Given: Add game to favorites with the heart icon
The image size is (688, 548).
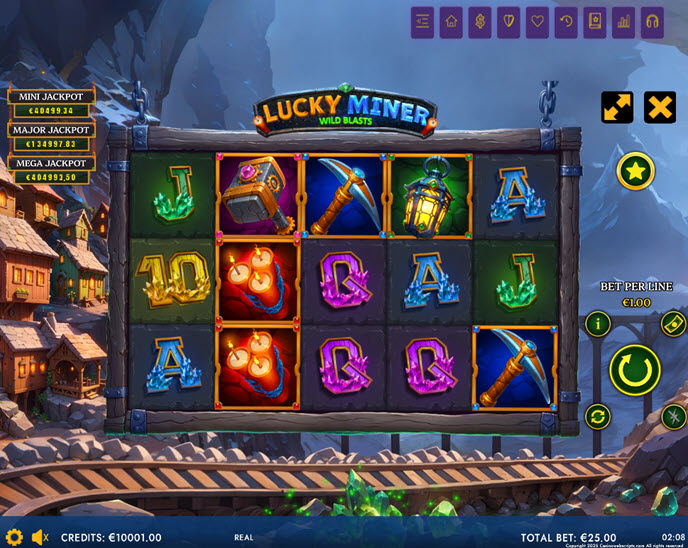Looking at the screenshot, I should pos(537,22).
